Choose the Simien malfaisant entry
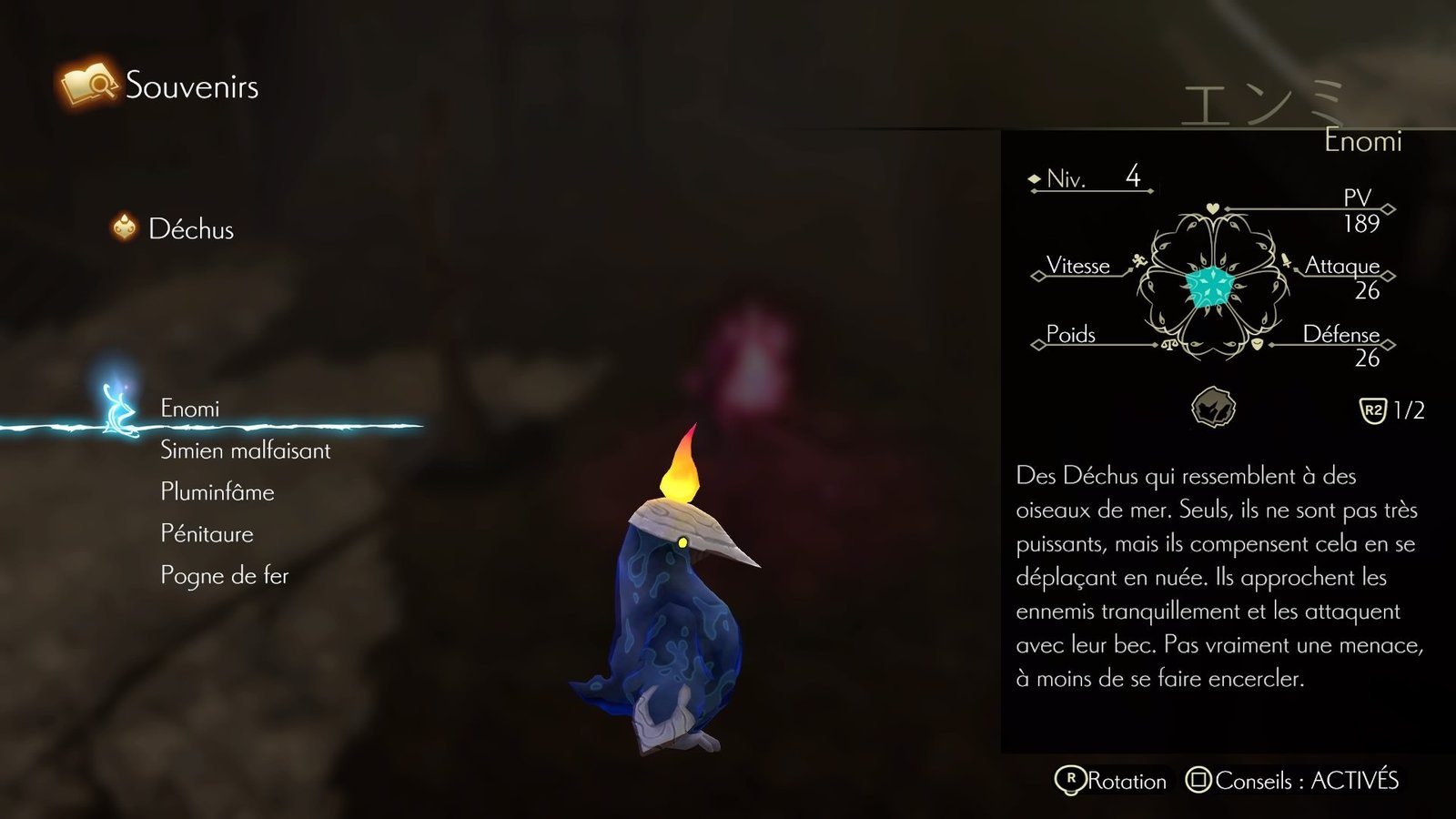 point(245,450)
